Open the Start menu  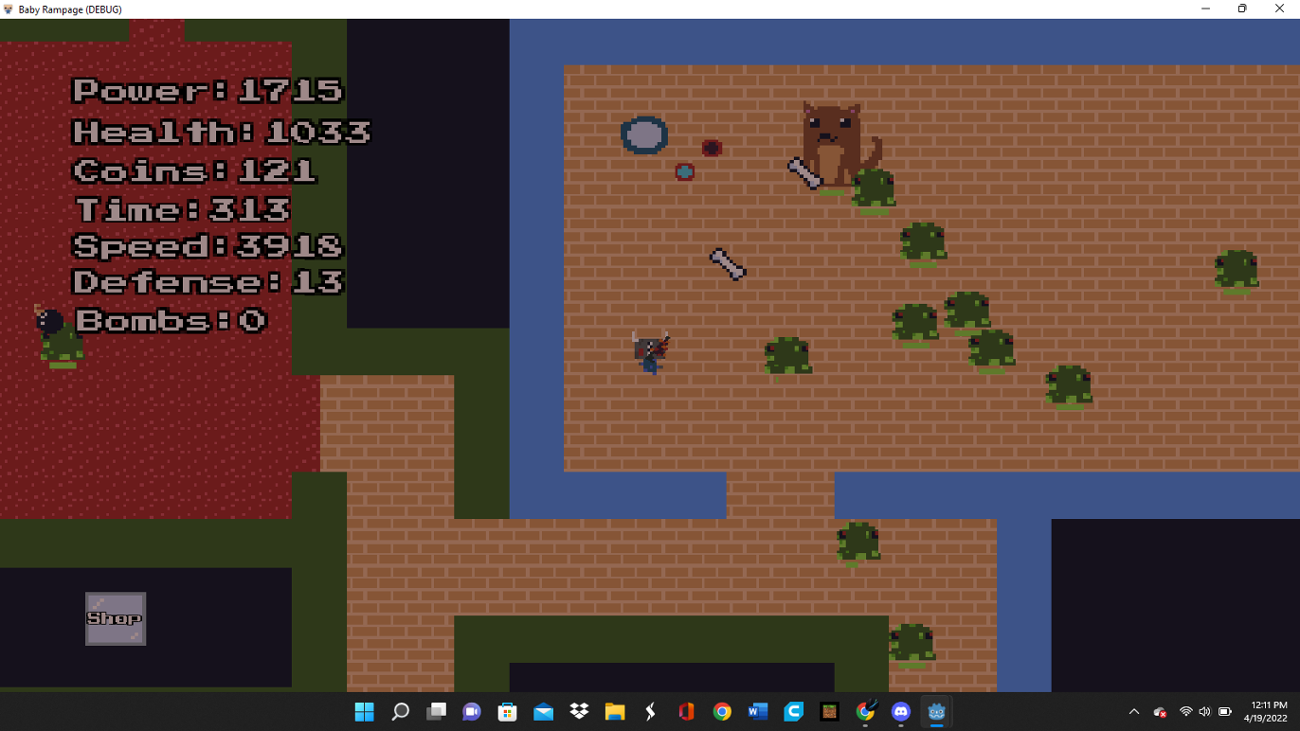pyautogui.click(x=365, y=712)
